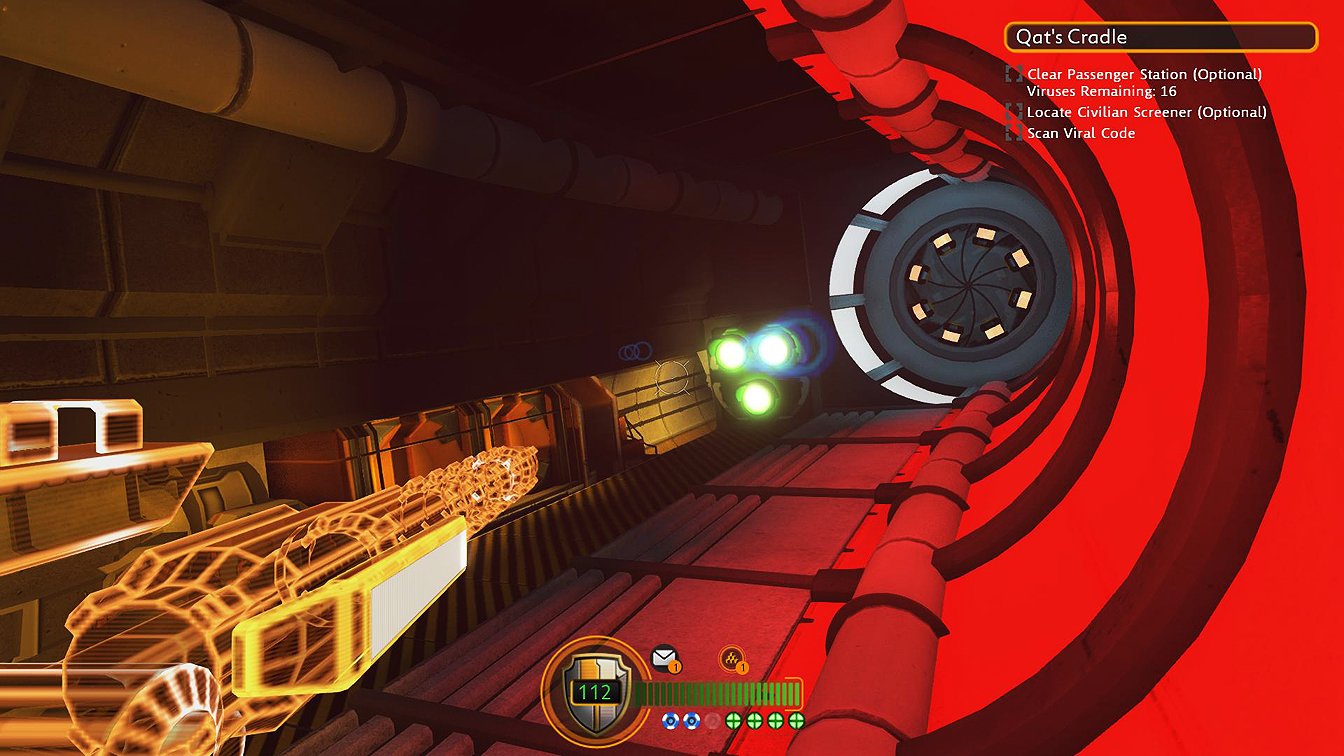This screenshot has width=1344, height=756.
Task: Open the envelope mail notification icon
Action: [x=664, y=658]
